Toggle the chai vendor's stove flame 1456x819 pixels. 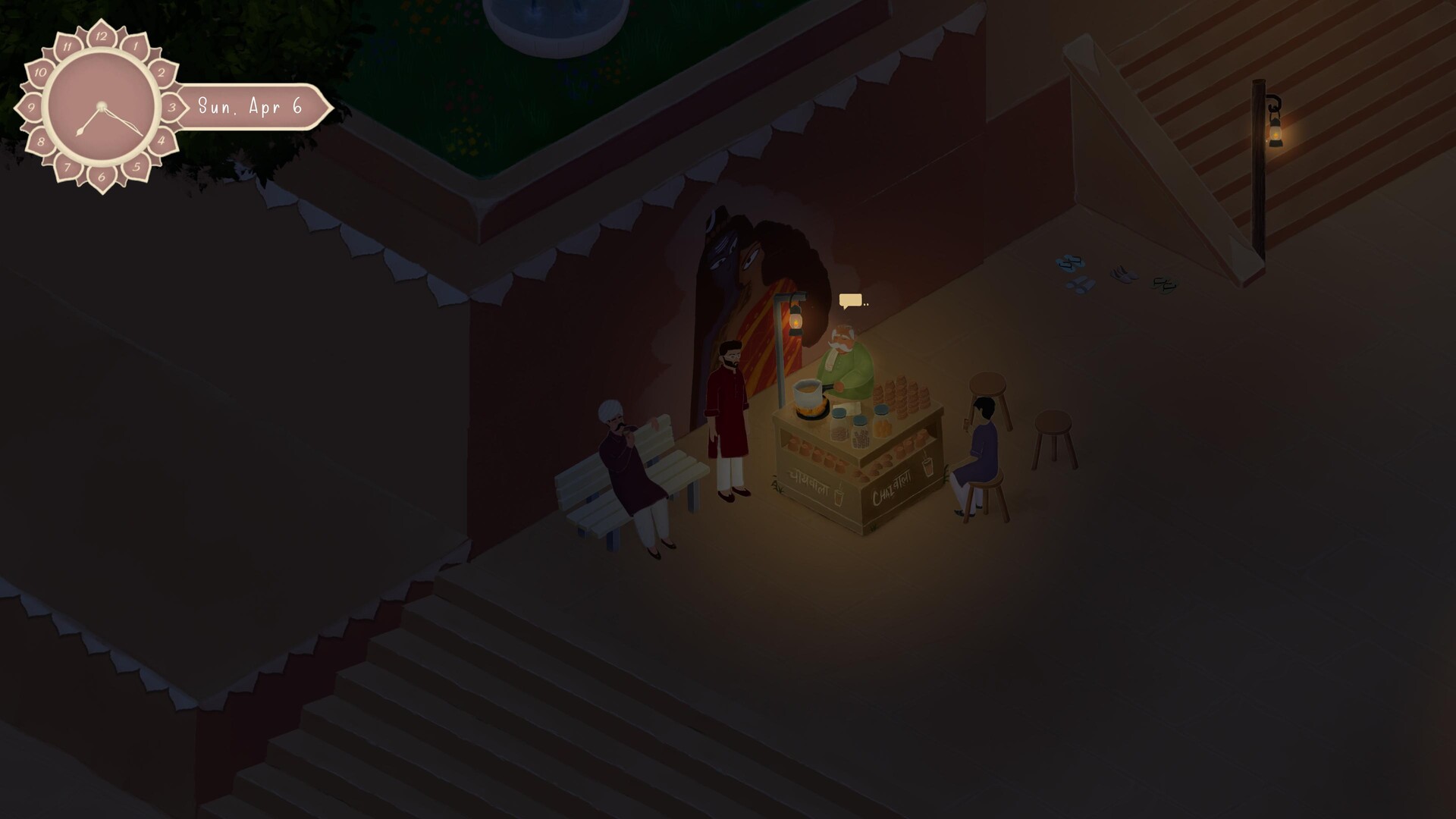pos(811,409)
